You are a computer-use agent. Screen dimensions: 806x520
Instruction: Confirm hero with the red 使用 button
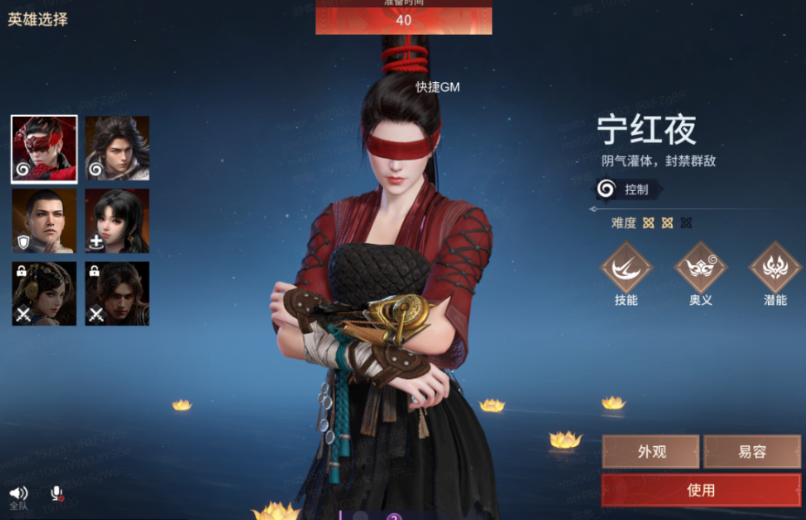point(701,490)
